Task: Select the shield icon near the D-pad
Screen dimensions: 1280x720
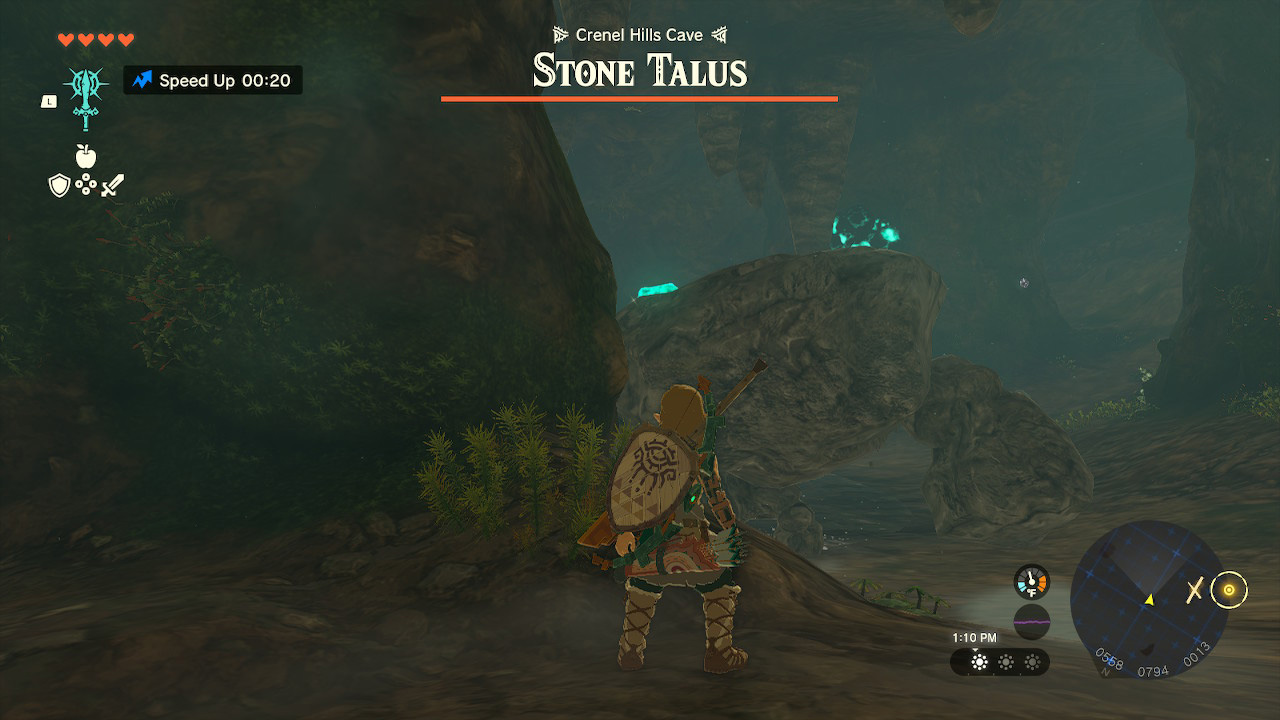Action: [x=58, y=183]
